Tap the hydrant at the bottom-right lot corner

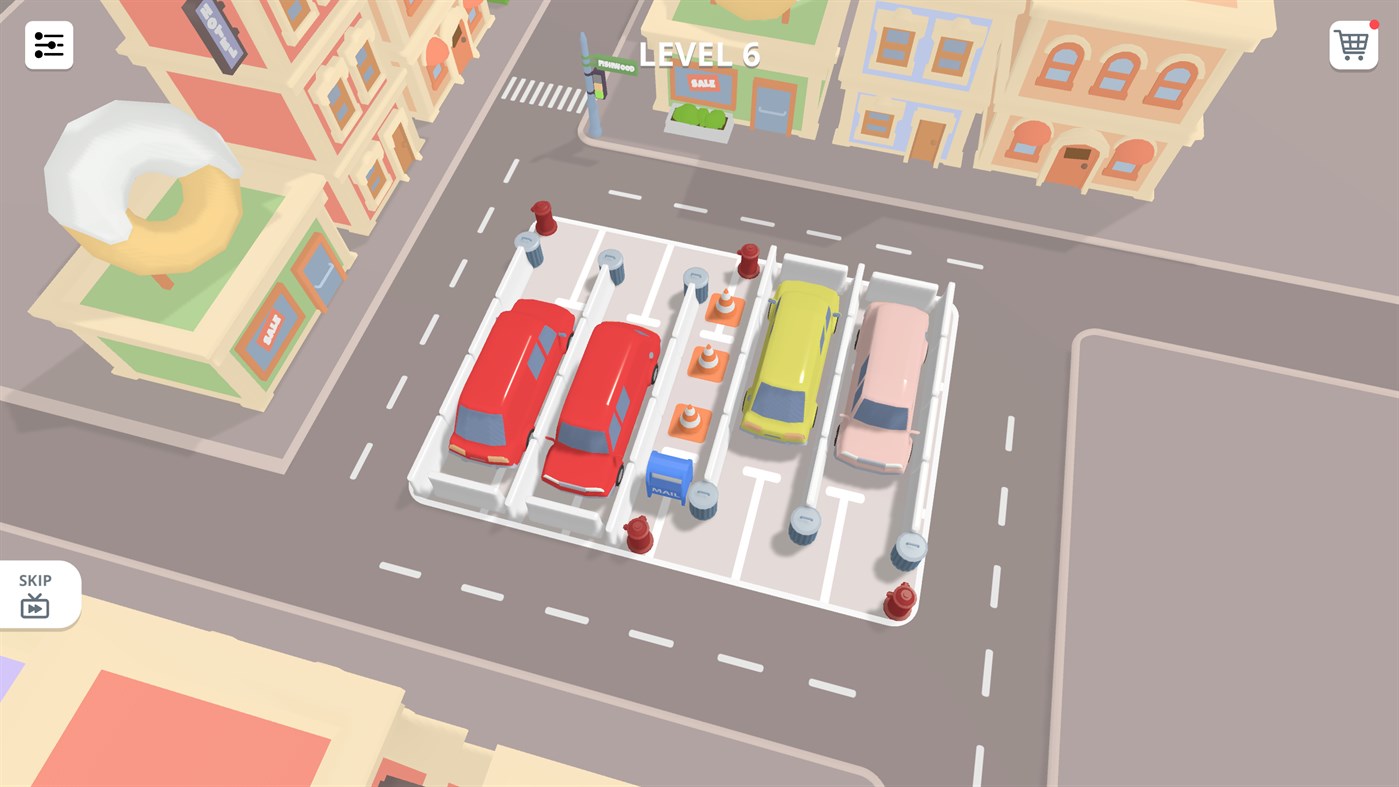(x=898, y=600)
